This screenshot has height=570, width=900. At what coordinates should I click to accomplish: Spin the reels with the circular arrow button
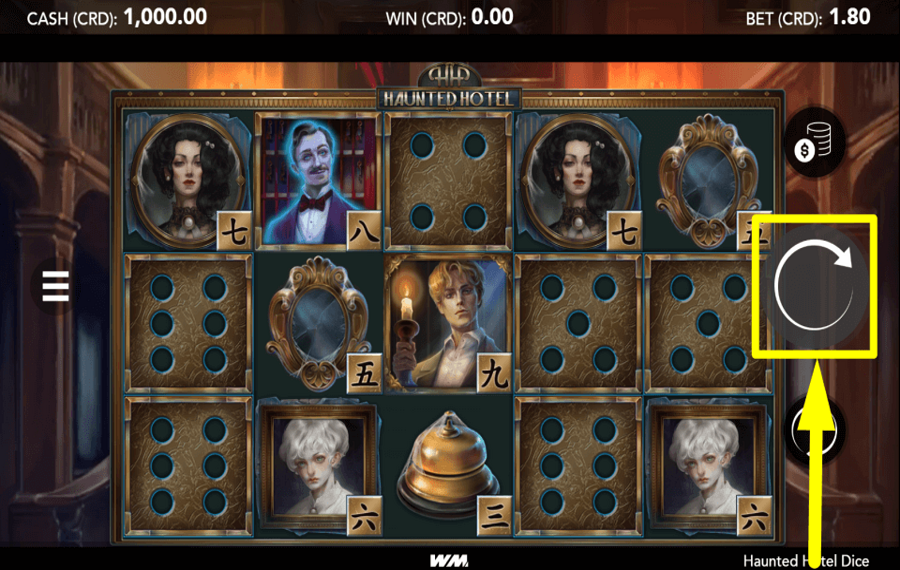(815, 285)
